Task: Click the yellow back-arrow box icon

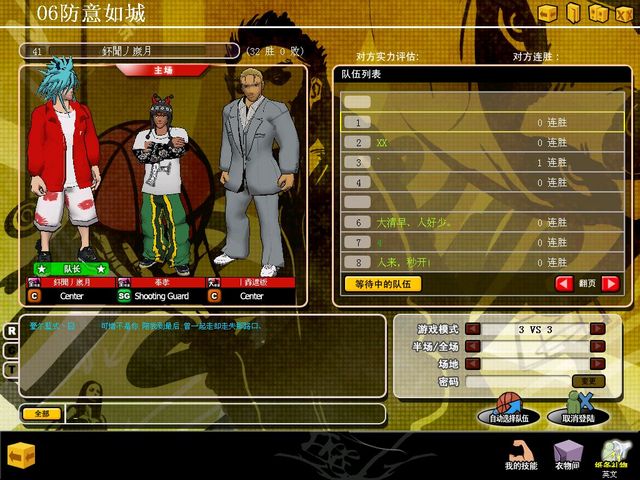Action: 22,455
